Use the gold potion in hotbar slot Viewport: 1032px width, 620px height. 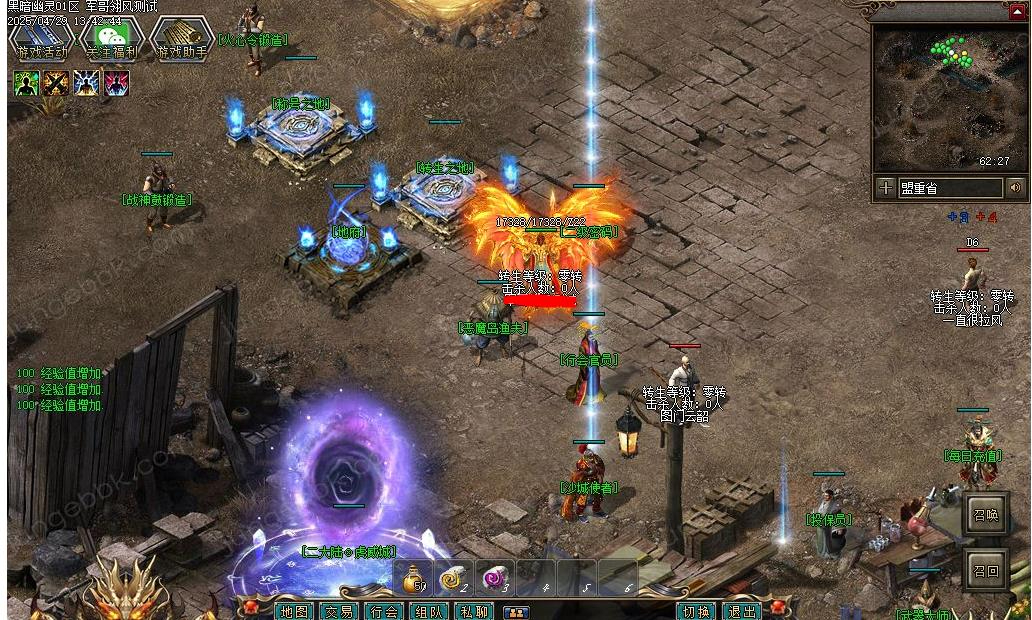pos(415,578)
